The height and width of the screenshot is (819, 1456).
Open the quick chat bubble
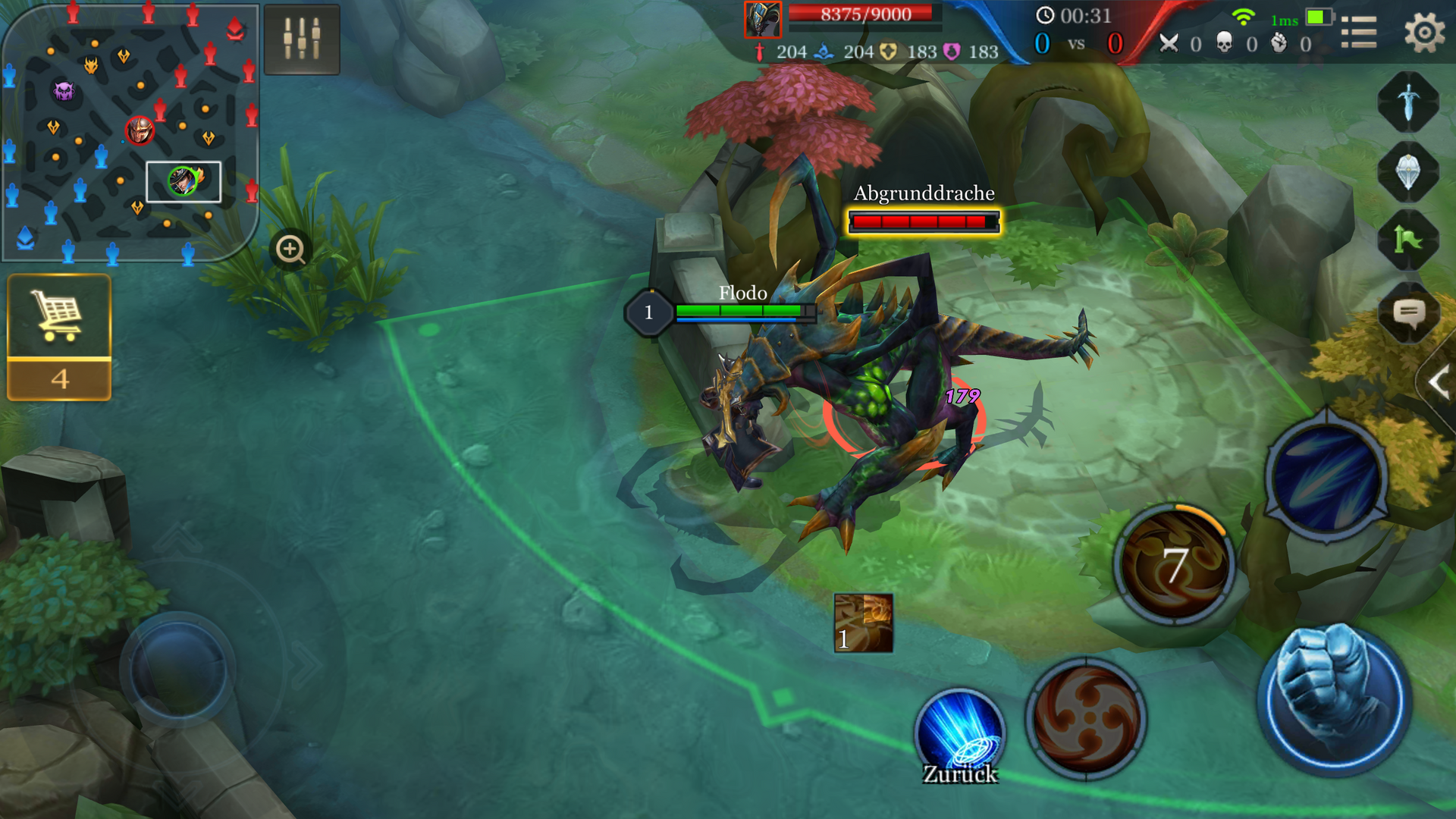coord(1408,312)
